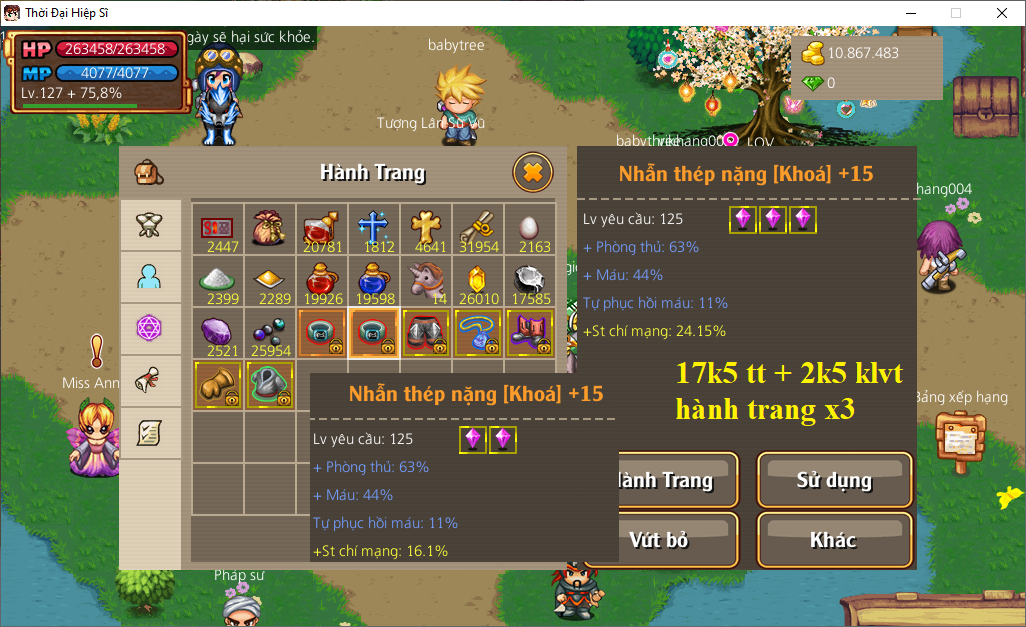1026x627 pixels.
Task: Choose the blue mana potion stack
Action: (x=374, y=280)
